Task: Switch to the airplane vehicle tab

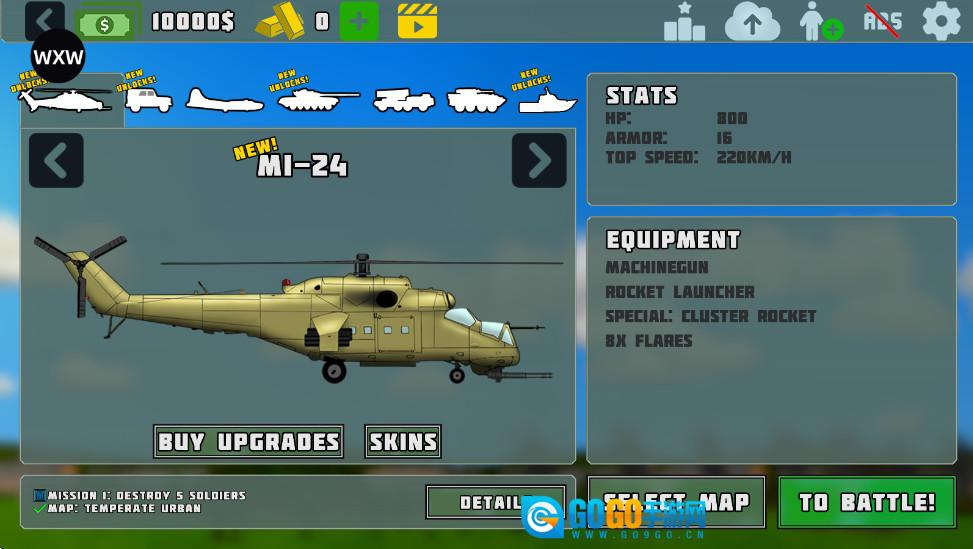Action: 223,100
